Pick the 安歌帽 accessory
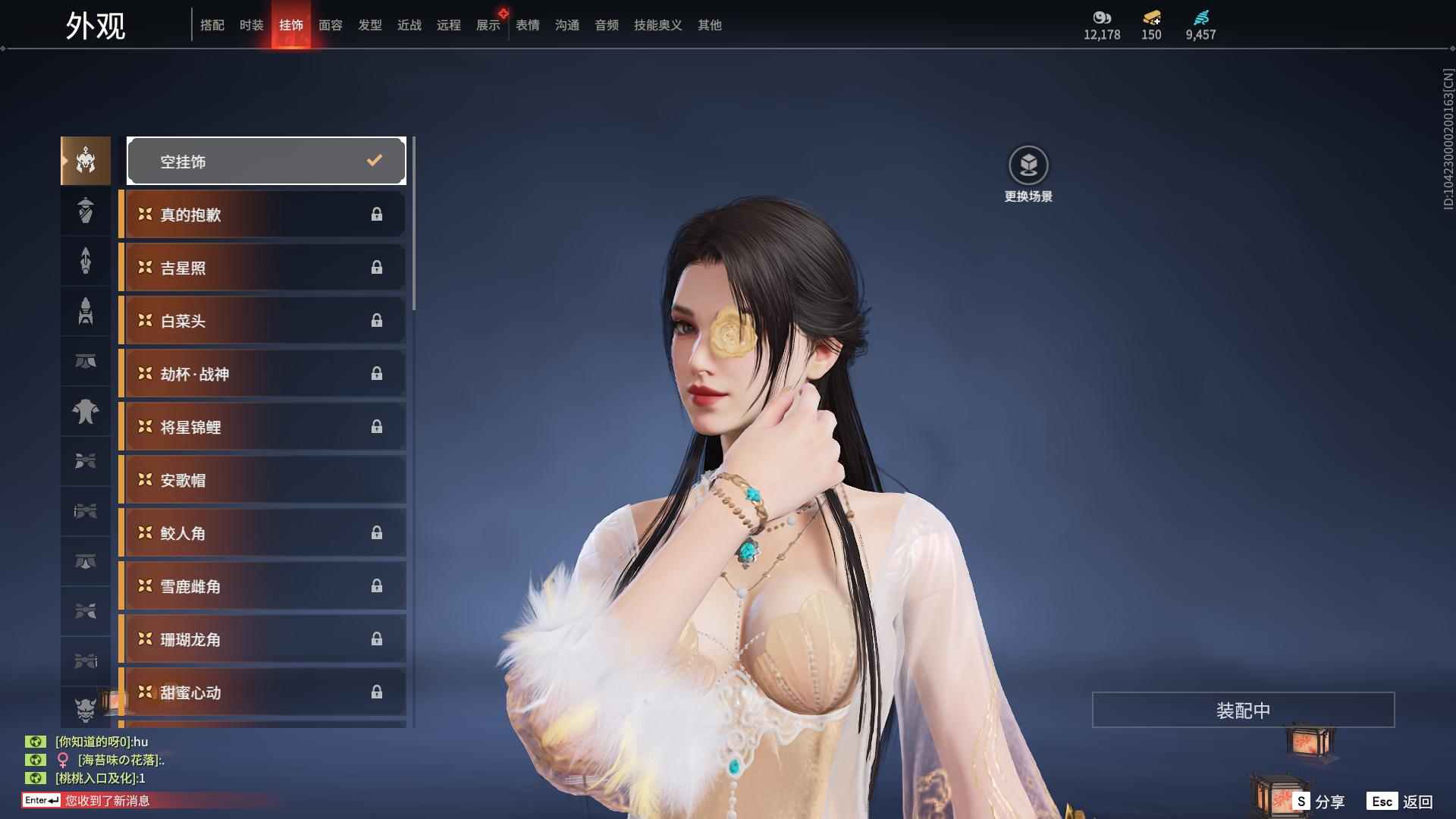Viewport: 1456px width, 819px height. coord(263,480)
